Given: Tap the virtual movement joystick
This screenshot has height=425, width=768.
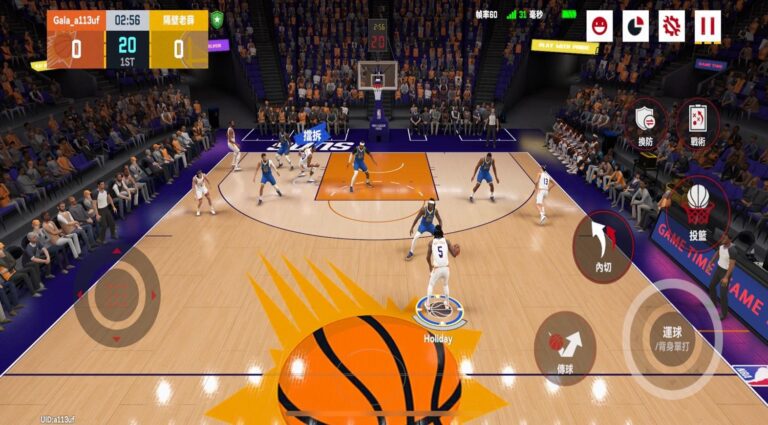Looking at the screenshot, I should tap(117, 296).
